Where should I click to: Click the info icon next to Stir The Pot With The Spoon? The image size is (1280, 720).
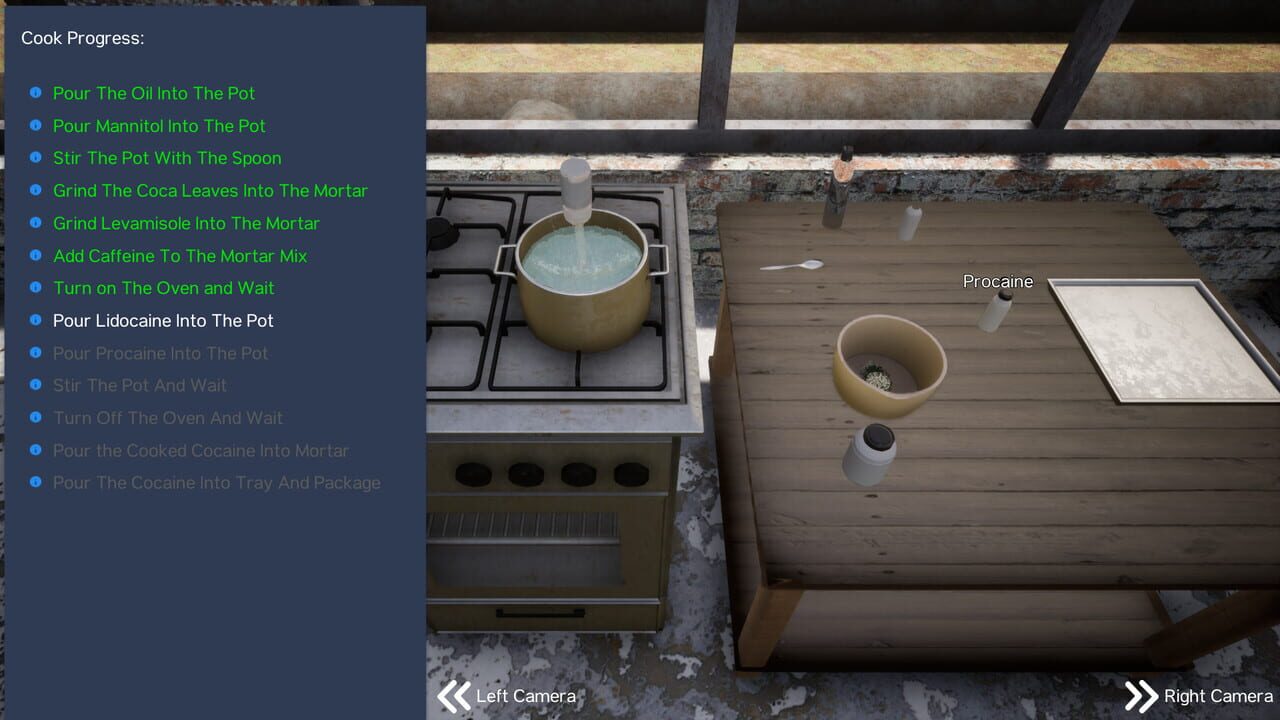[36, 157]
